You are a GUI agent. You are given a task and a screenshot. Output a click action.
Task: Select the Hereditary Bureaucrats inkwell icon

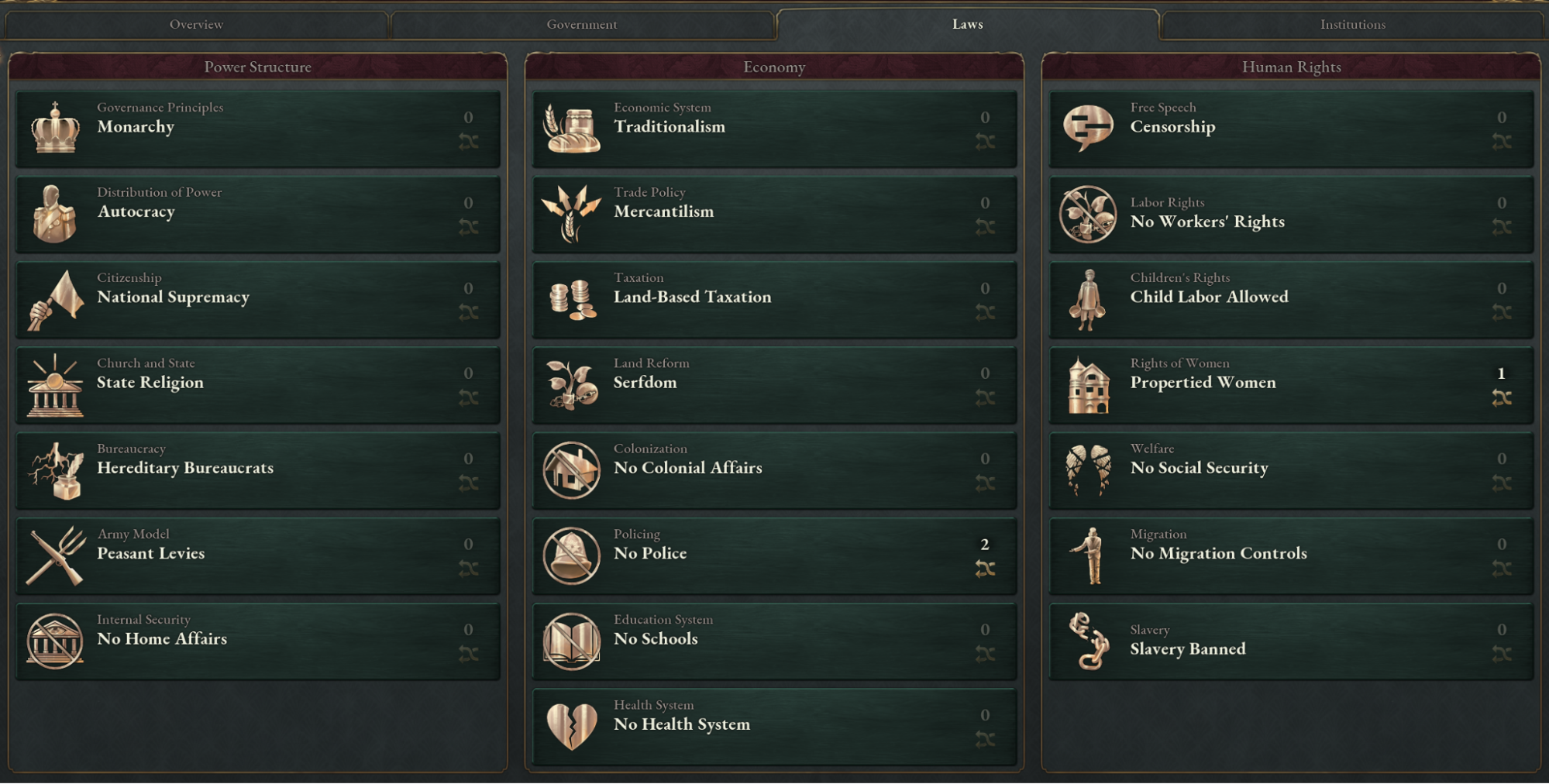pos(54,471)
